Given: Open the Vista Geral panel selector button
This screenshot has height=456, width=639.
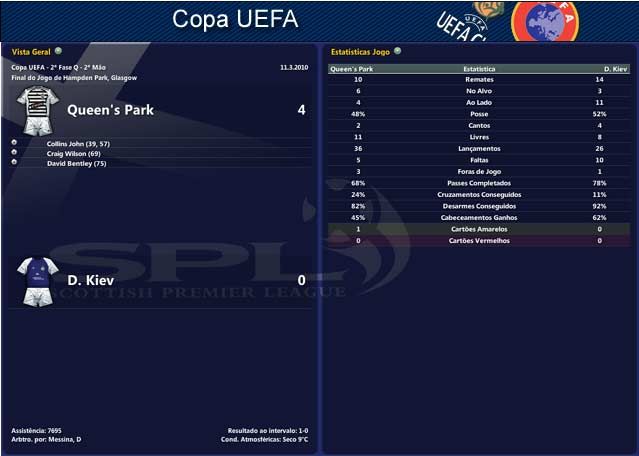Looking at the screenshot, I should (58, 50).
